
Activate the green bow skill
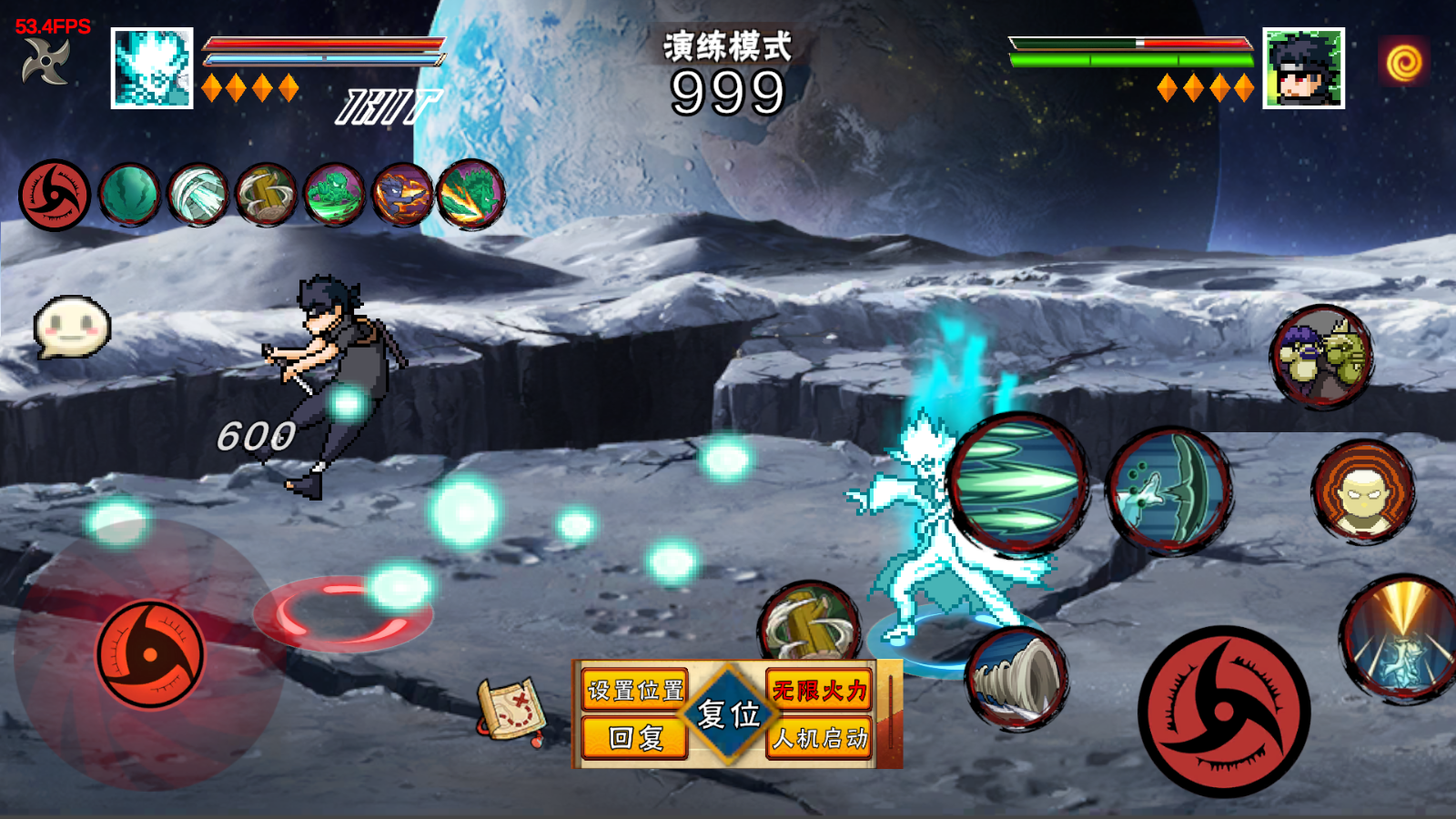1168,490
